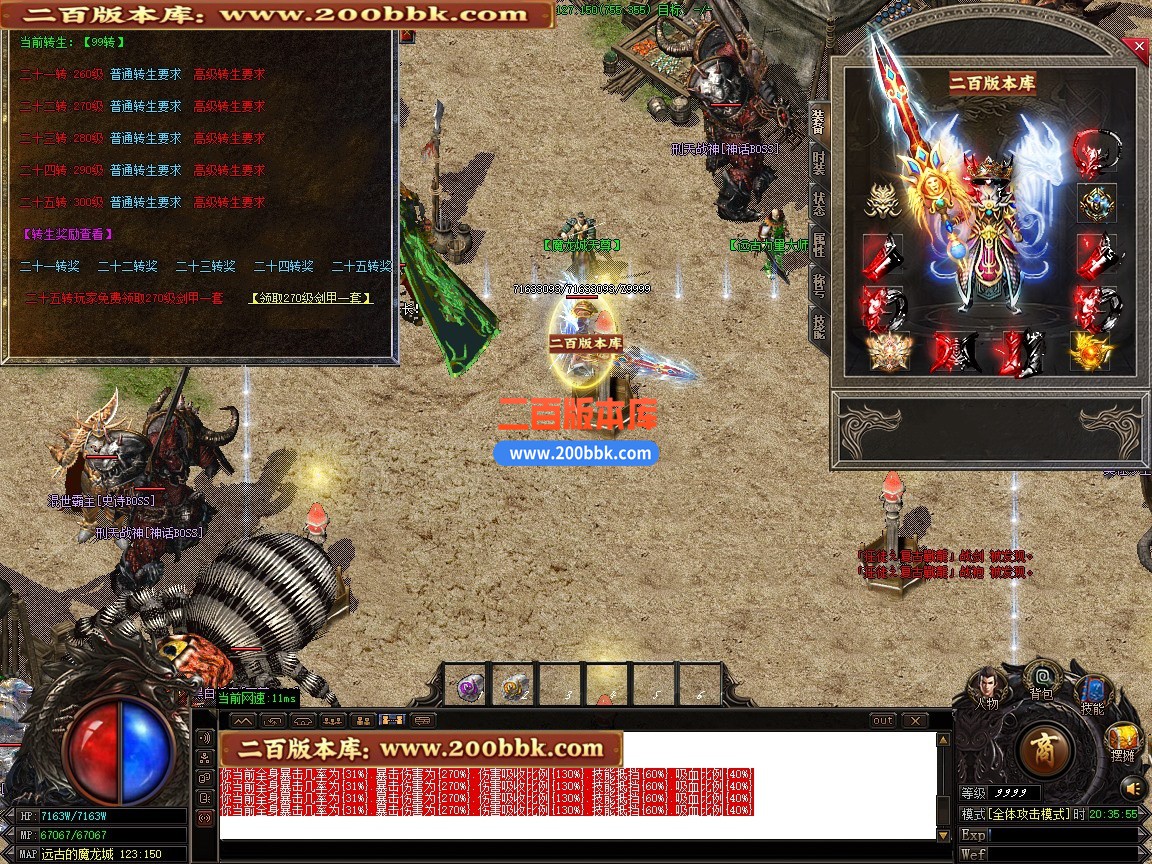Claim the 领取270级剑甲一套 reward
1152x864 pixels.
click(x=311, y=298)
